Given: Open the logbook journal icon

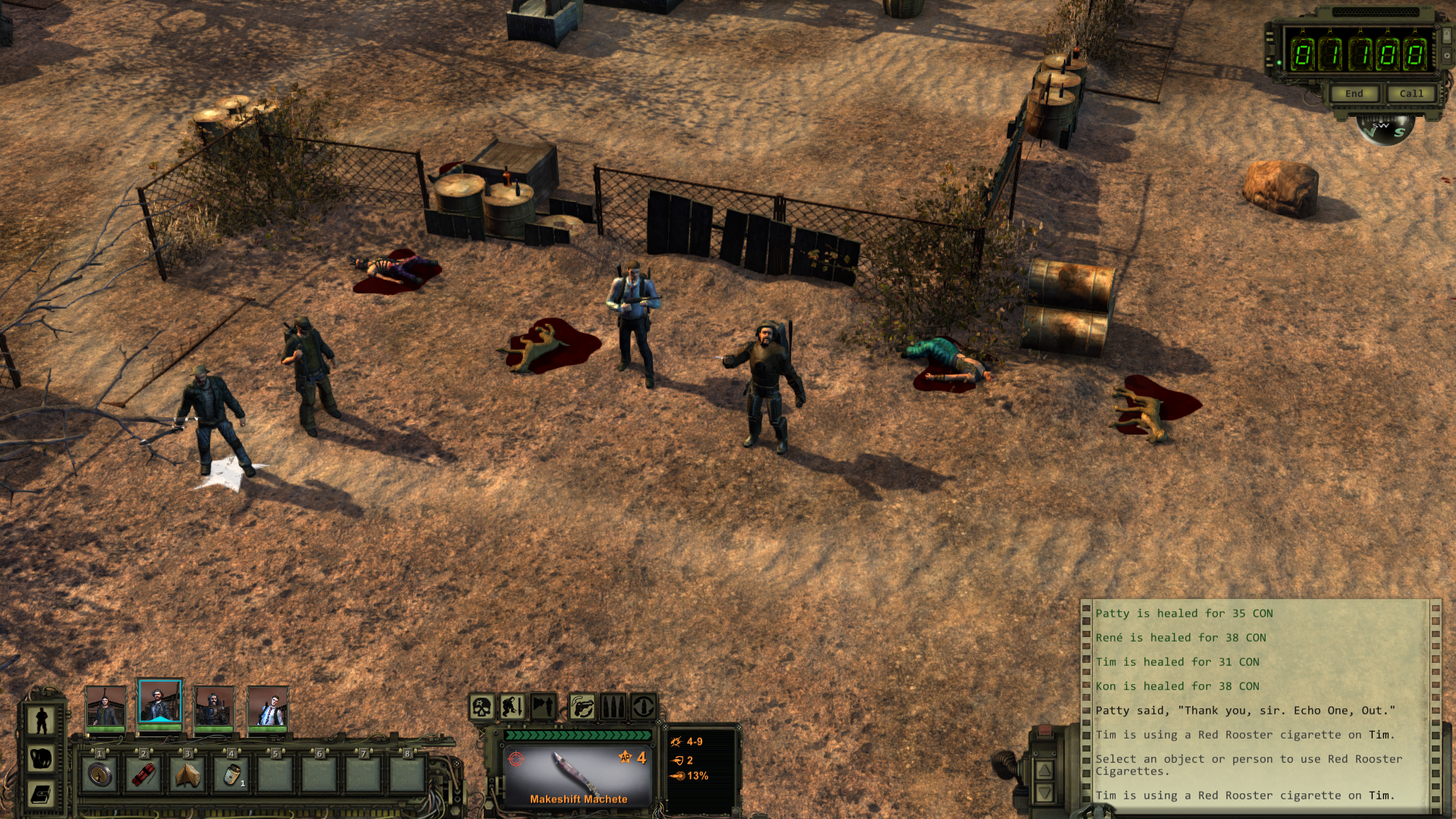Looking at the screenshot, I should pyautogui.click(x=42, y=794).
